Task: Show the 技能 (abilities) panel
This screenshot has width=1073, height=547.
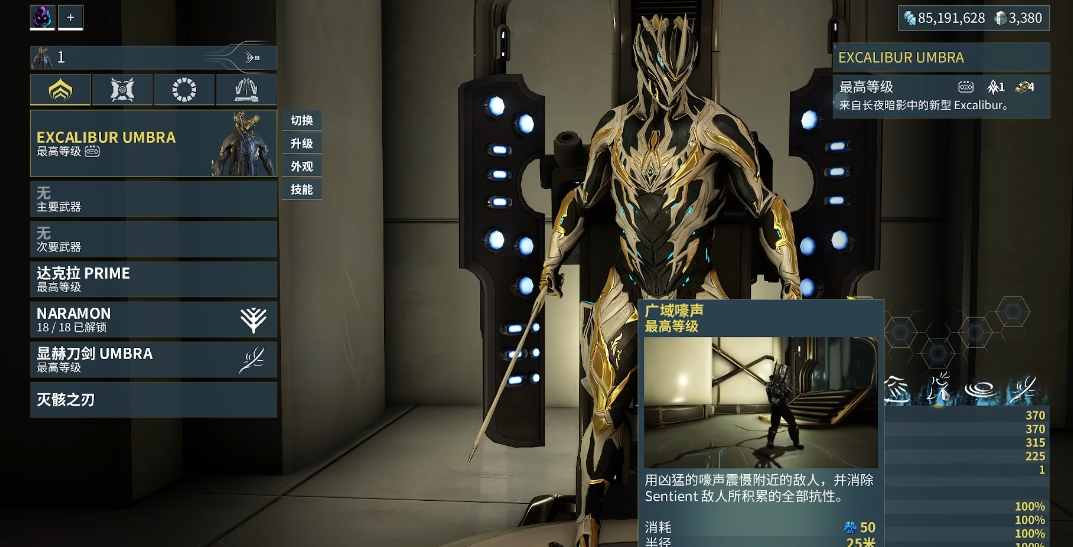Action: tap(302, 190)
